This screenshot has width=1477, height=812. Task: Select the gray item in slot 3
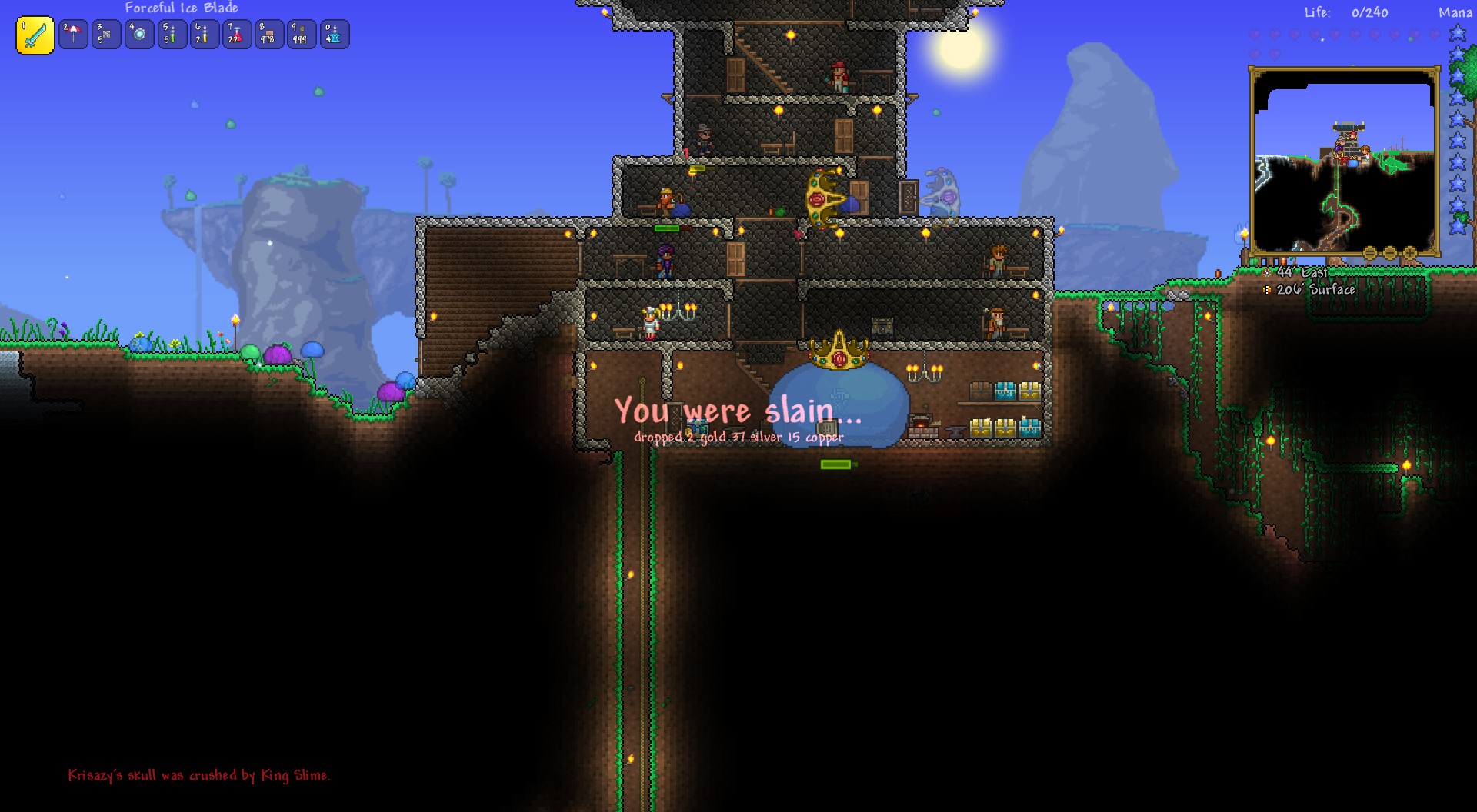(x=106, y=35)
